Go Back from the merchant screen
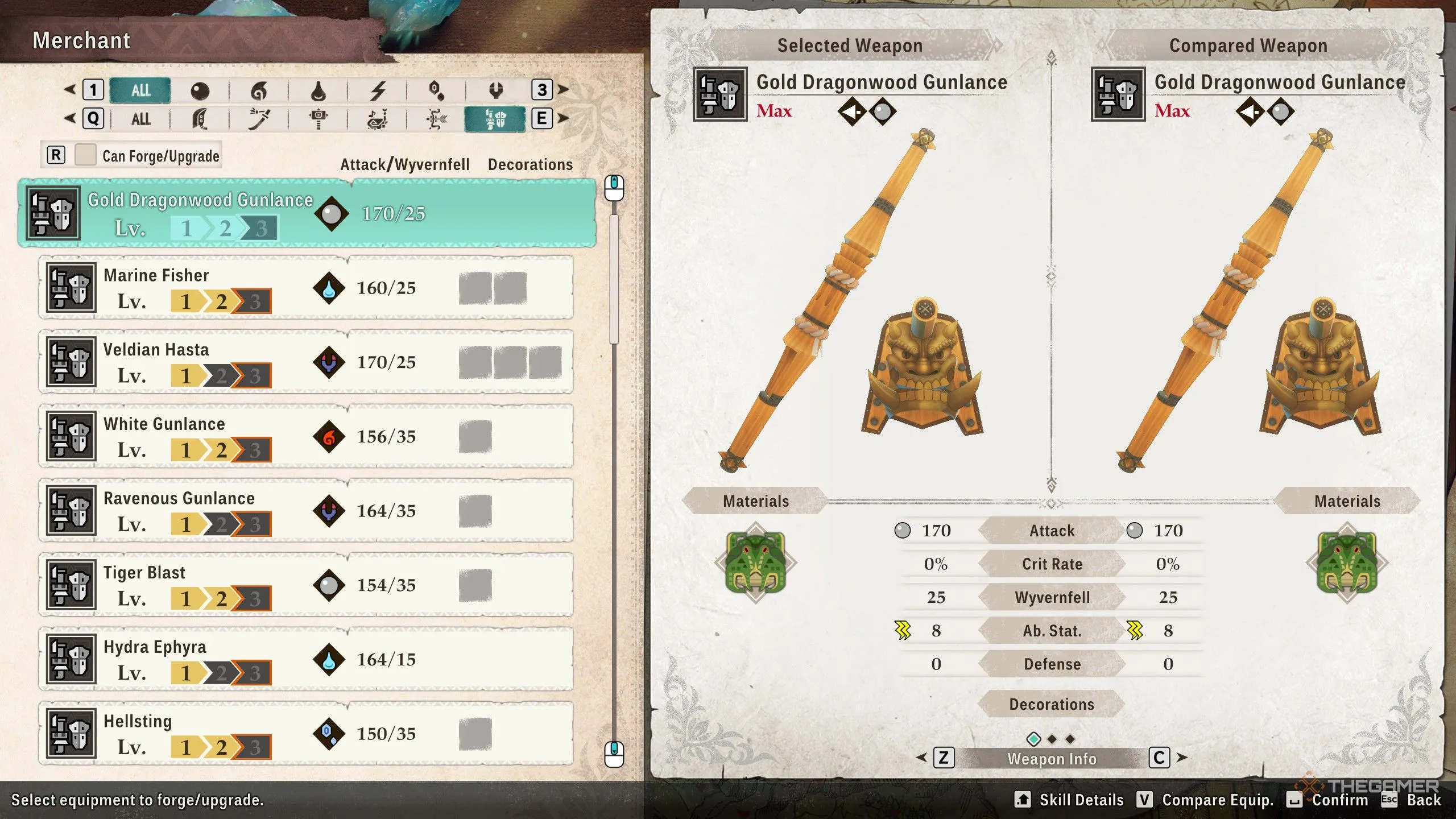This screenshot has width=1456, height=819. (1423, 800)
